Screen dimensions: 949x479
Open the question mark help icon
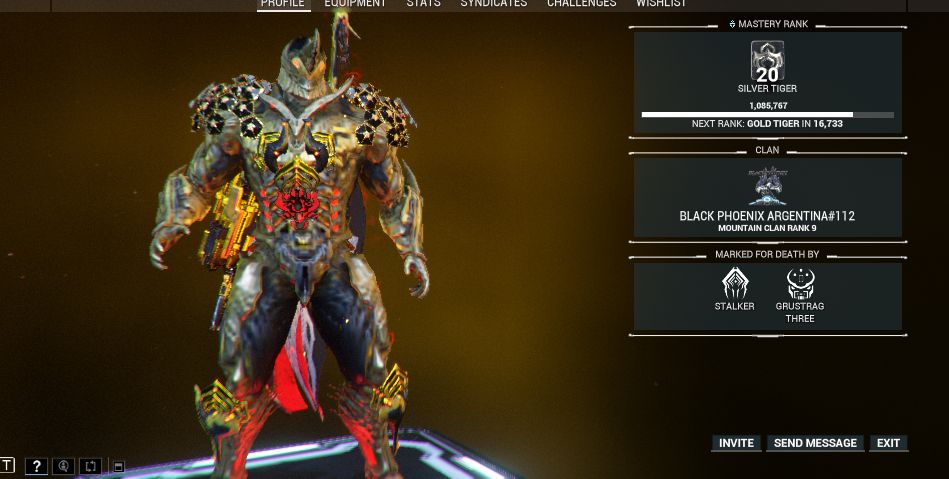coord(36,466)
